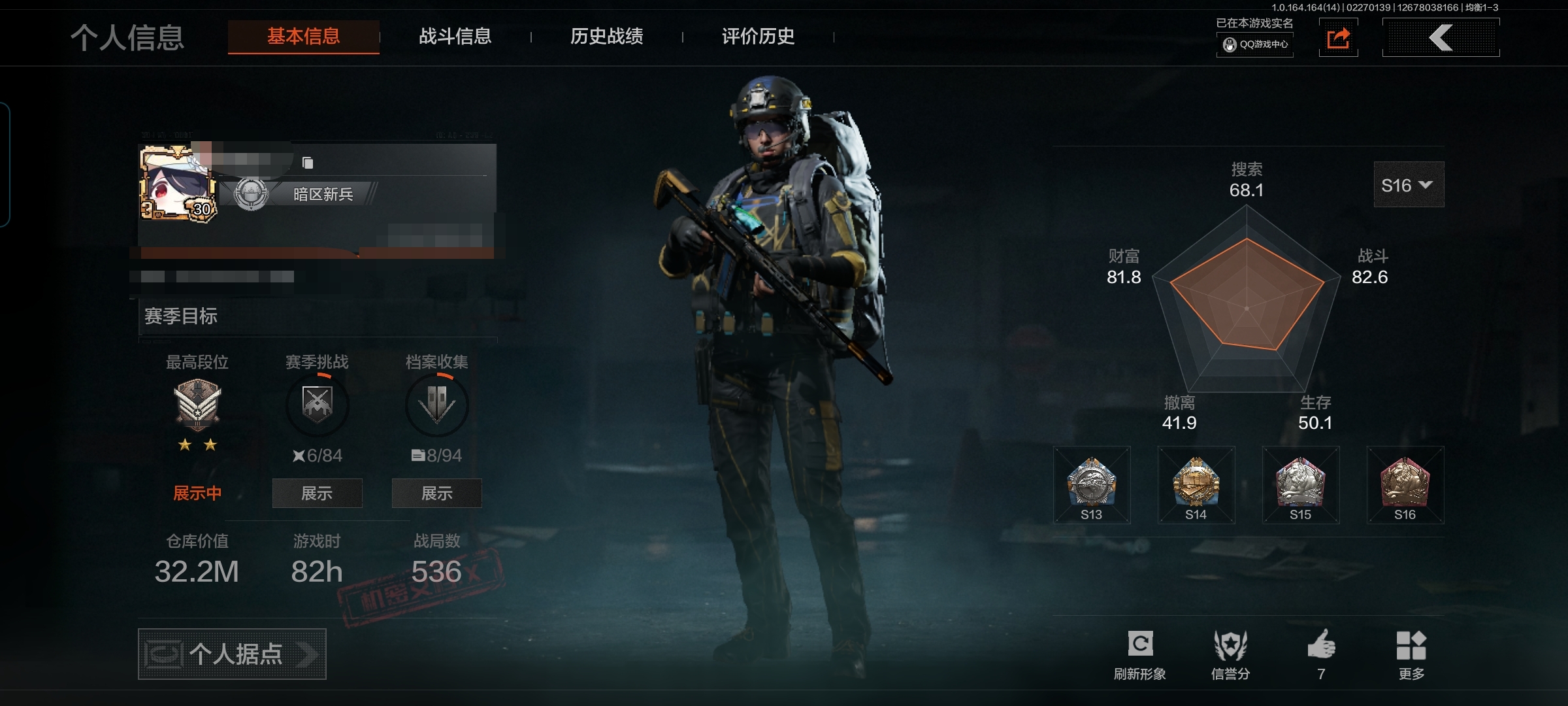Open 个人据点 personal base
The image size is (1568, 706).
232,654
